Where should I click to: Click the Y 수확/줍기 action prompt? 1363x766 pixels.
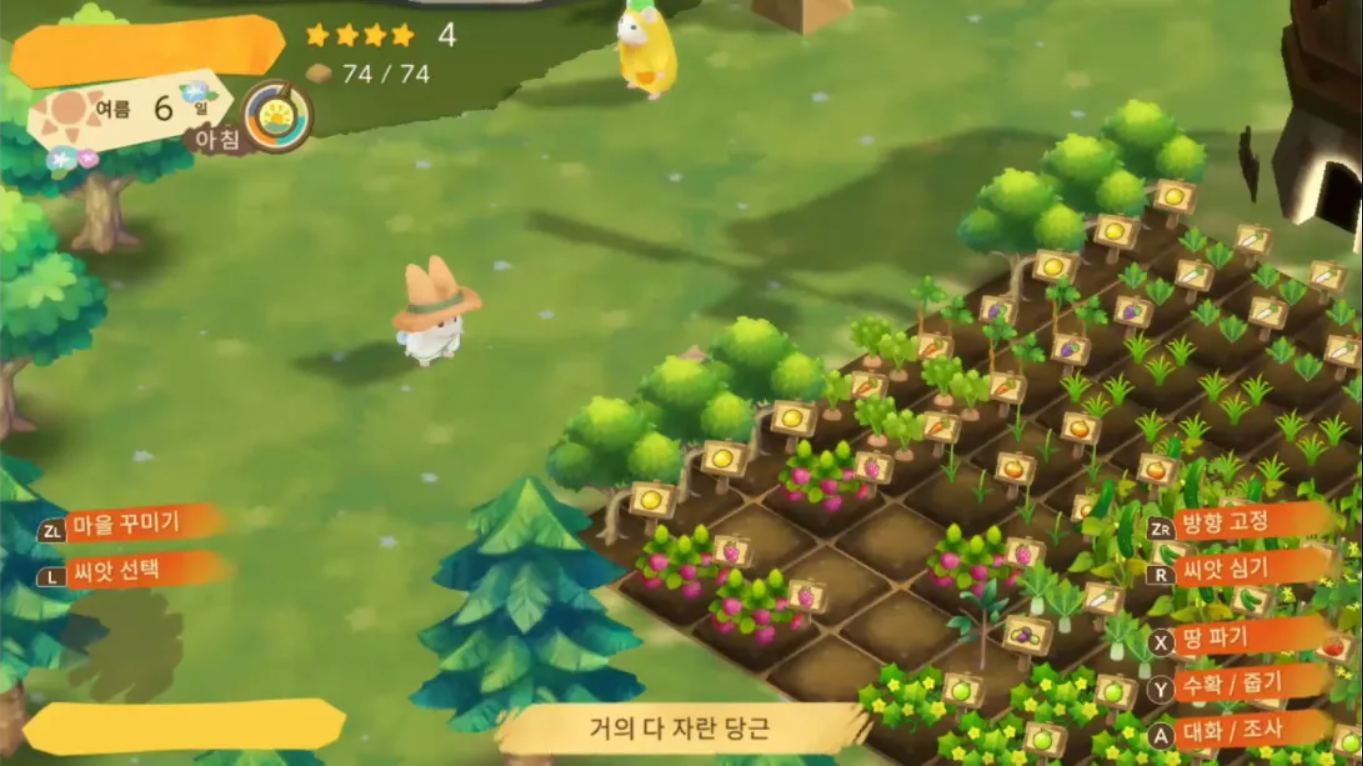coord(1225,686)
